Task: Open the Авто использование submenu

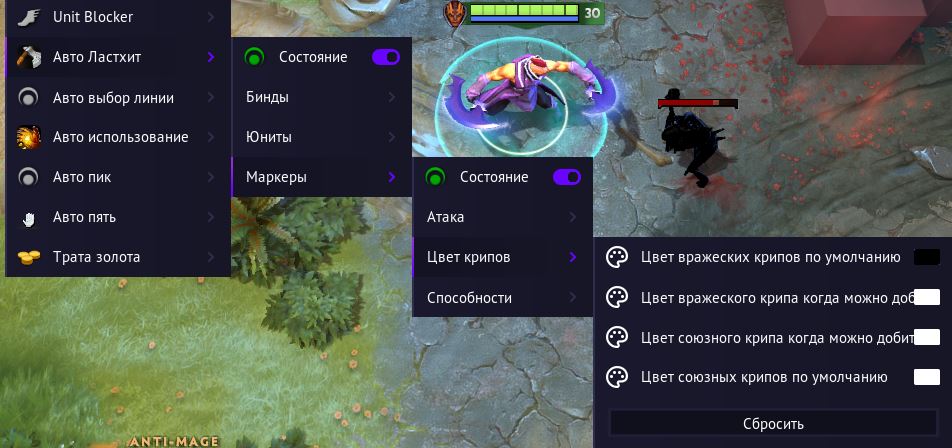Action: click(x=115, y=137)
